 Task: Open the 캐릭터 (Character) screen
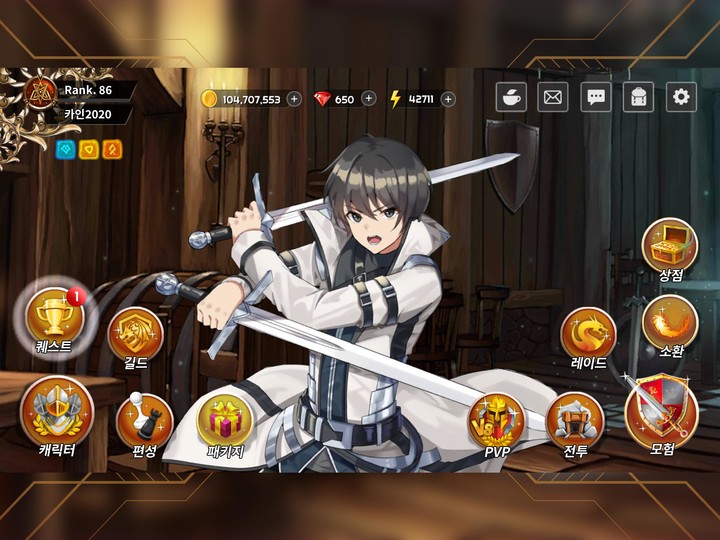(56, 413)
